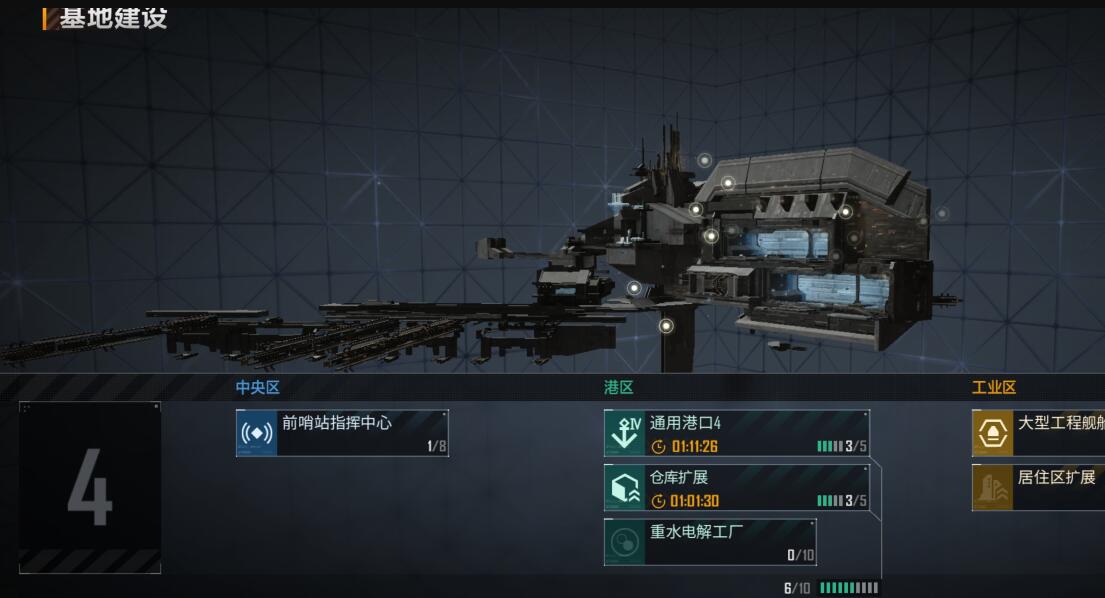Choose the 重水电解工厂 building entry

click(x=710, y=542)
